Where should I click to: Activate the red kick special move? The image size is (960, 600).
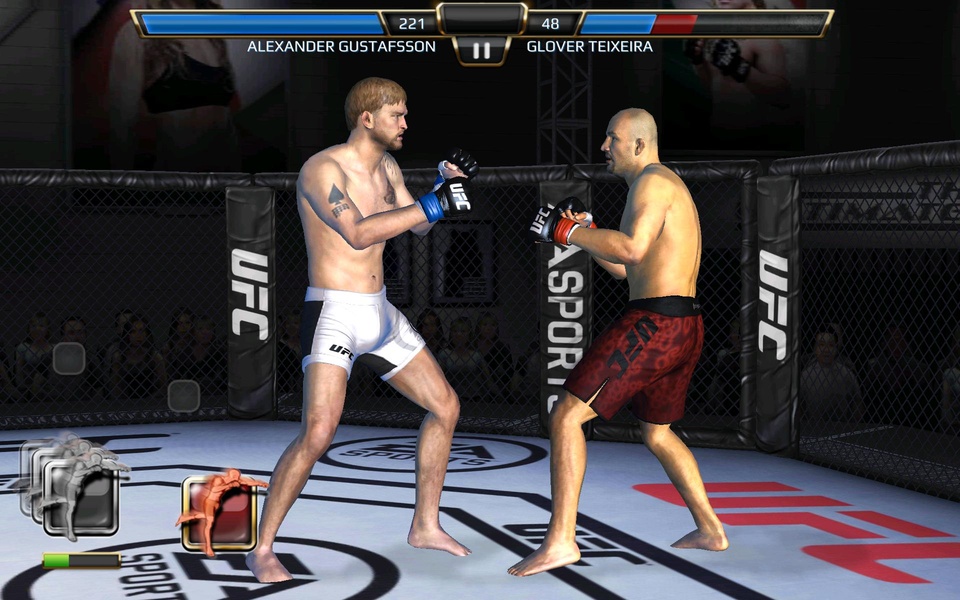click(x=220, y=513)
